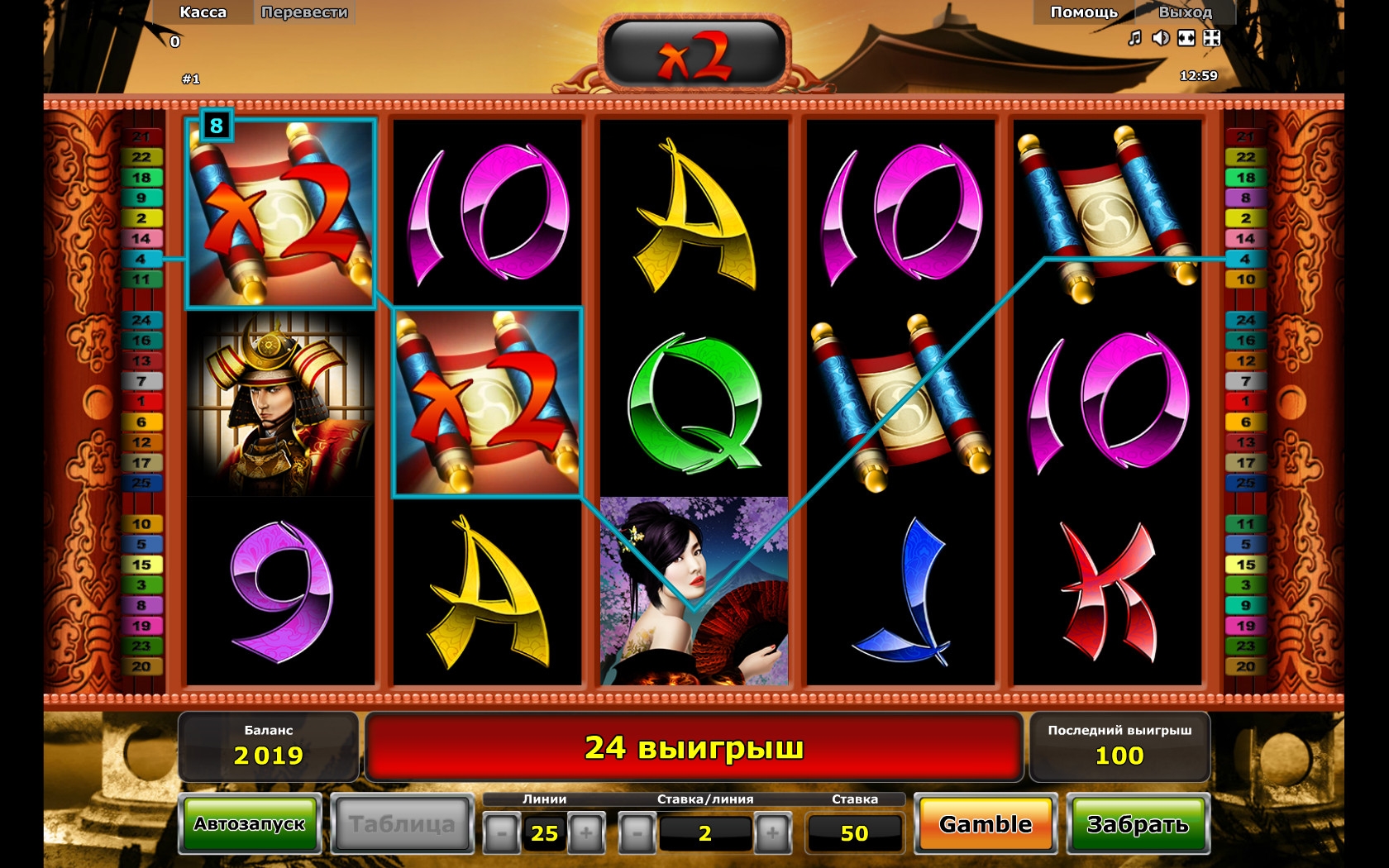
Task: Gamble the current winnings
Action: tap(986, 824)
